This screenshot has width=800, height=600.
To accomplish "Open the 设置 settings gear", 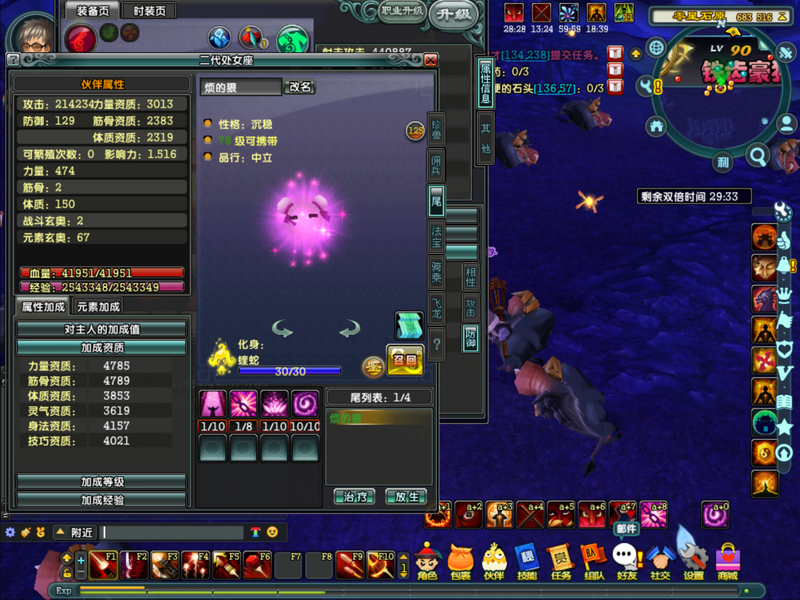I will pos(693,561).
